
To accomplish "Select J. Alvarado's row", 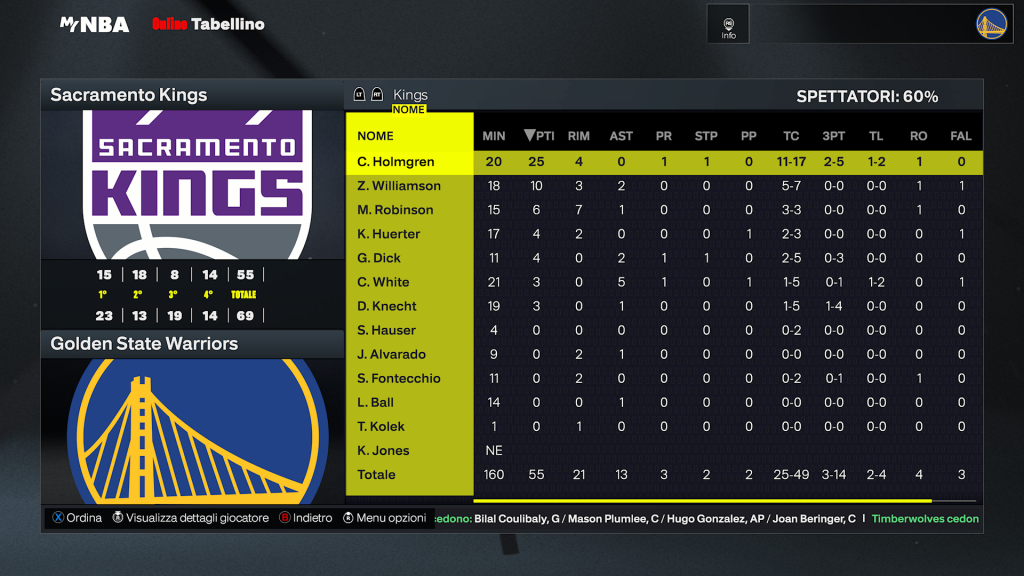I will click(x=391, y=354).
